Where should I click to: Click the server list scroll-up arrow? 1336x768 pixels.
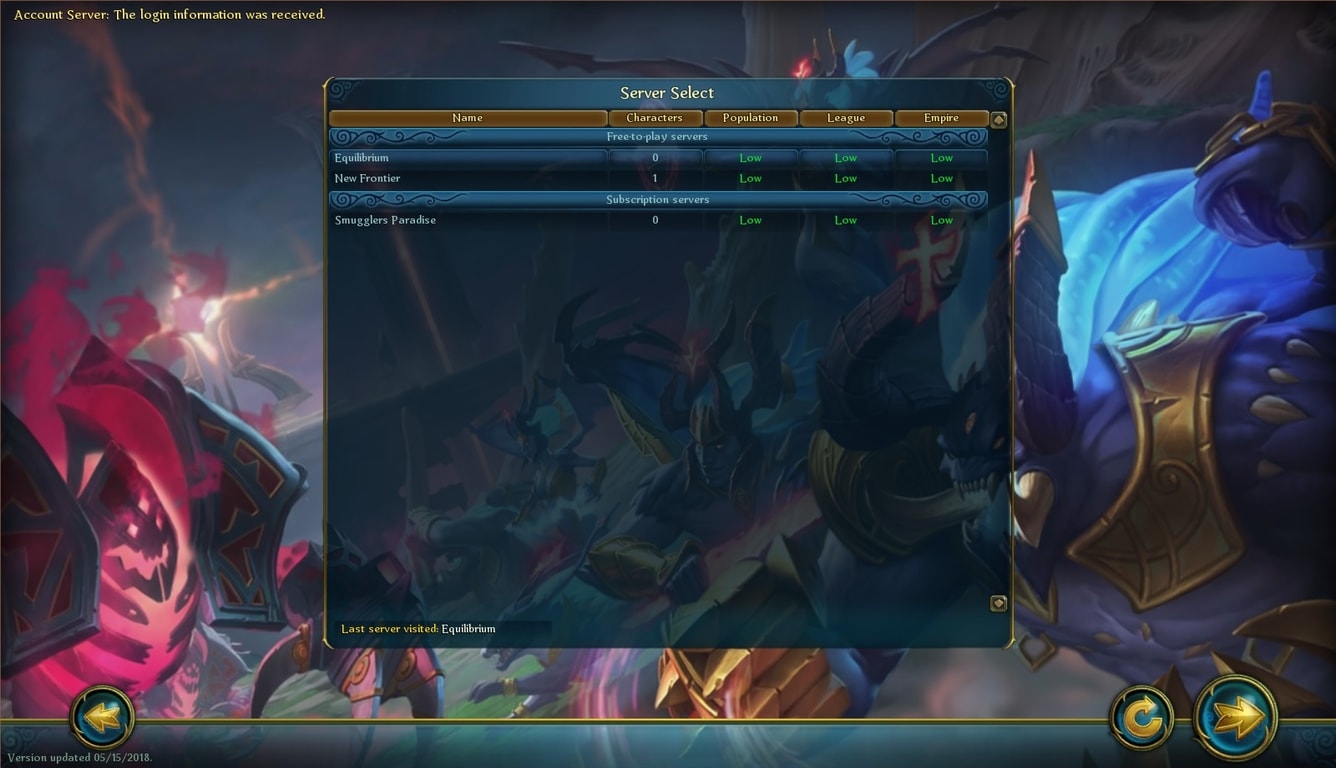point(998,120)
